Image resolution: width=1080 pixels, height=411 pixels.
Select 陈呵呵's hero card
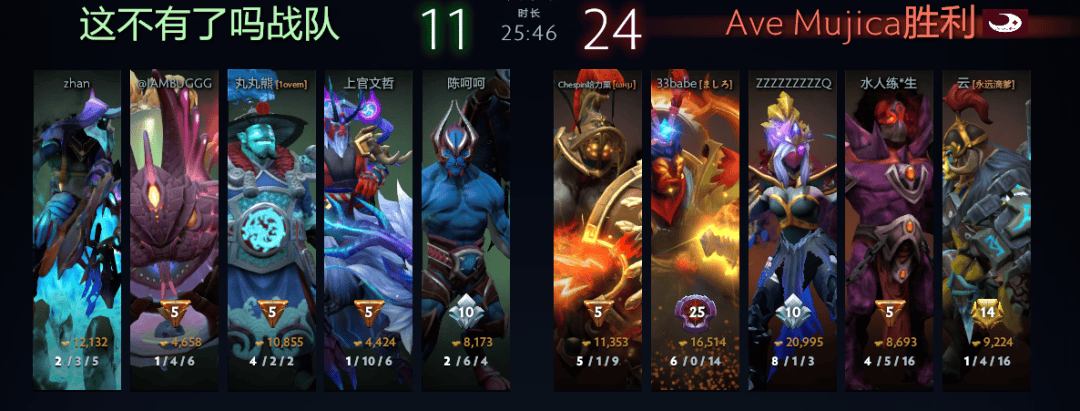click(465, 230)
